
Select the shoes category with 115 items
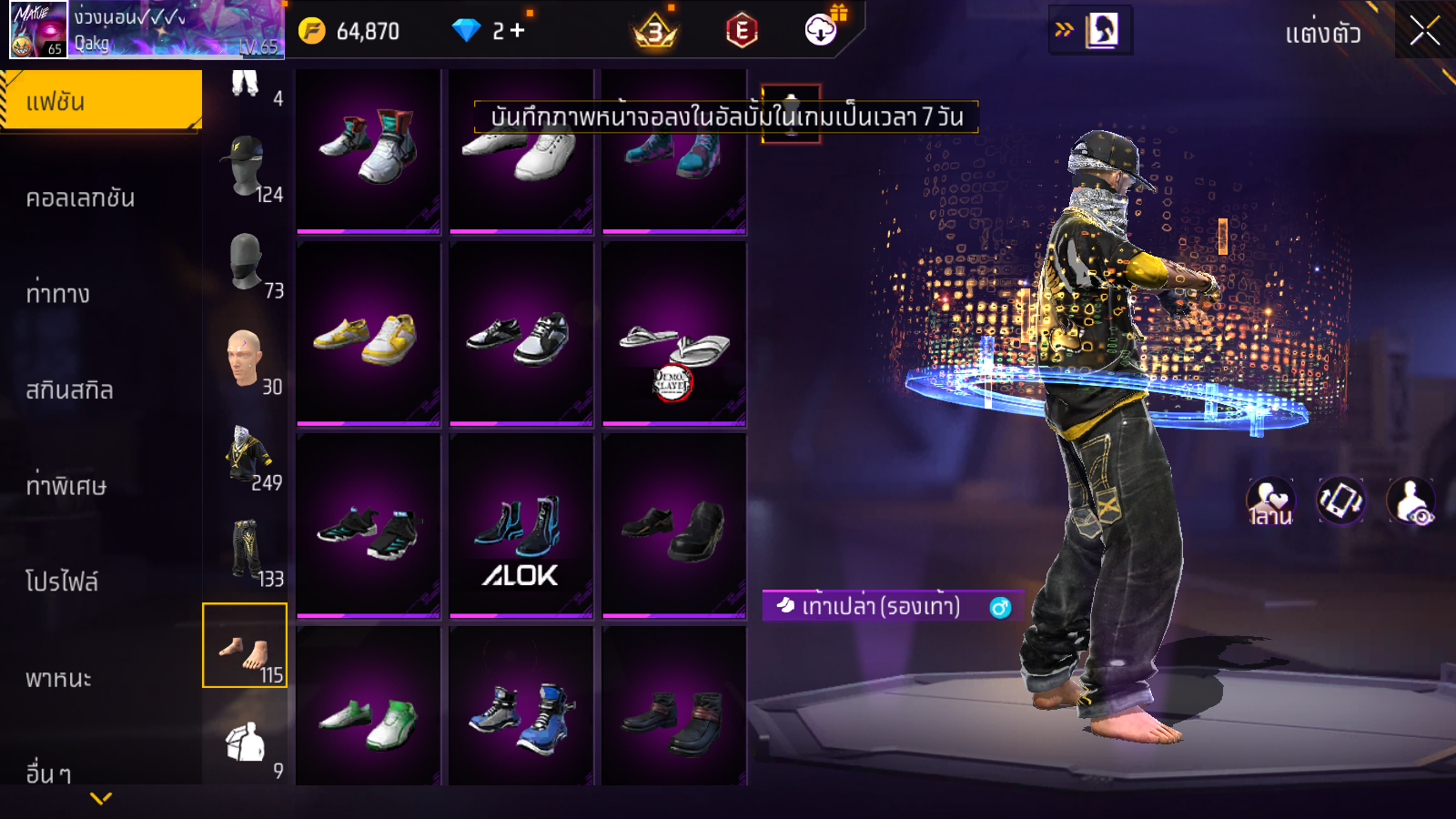click(x=245, y=646)
